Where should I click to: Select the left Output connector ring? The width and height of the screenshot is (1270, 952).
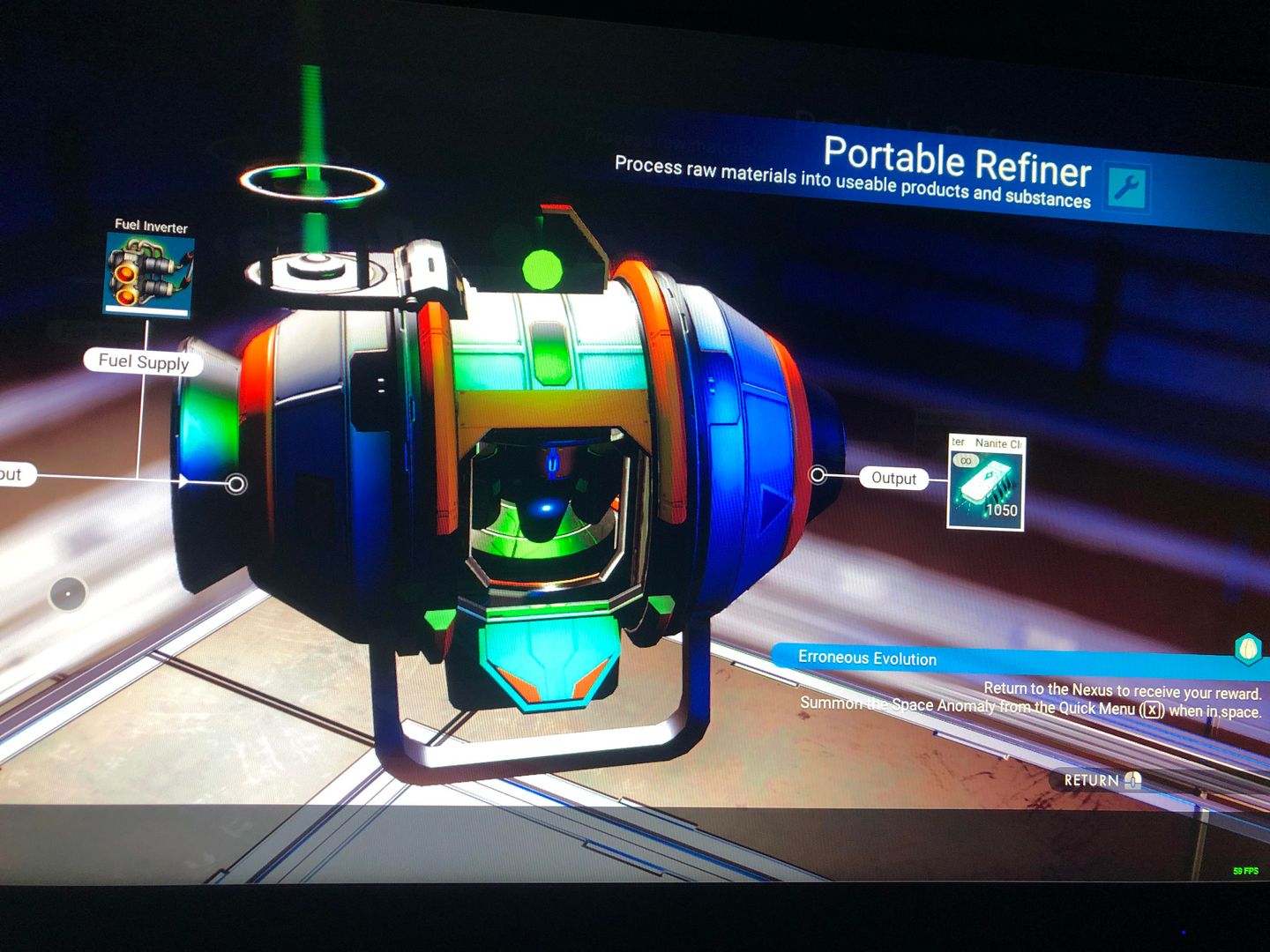(x=236, y=484)
